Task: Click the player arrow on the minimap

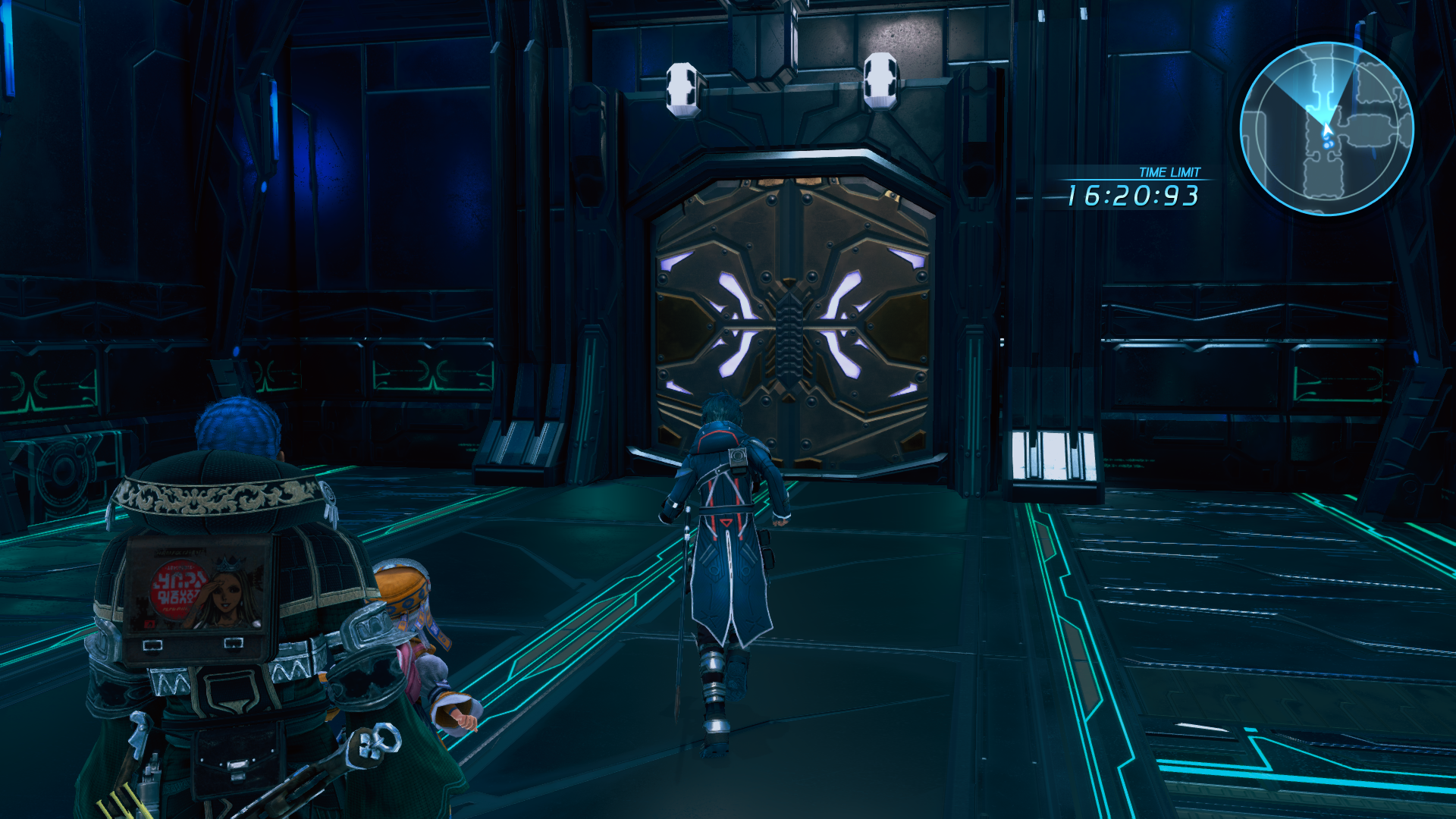Action: (x=1327, y=128)
